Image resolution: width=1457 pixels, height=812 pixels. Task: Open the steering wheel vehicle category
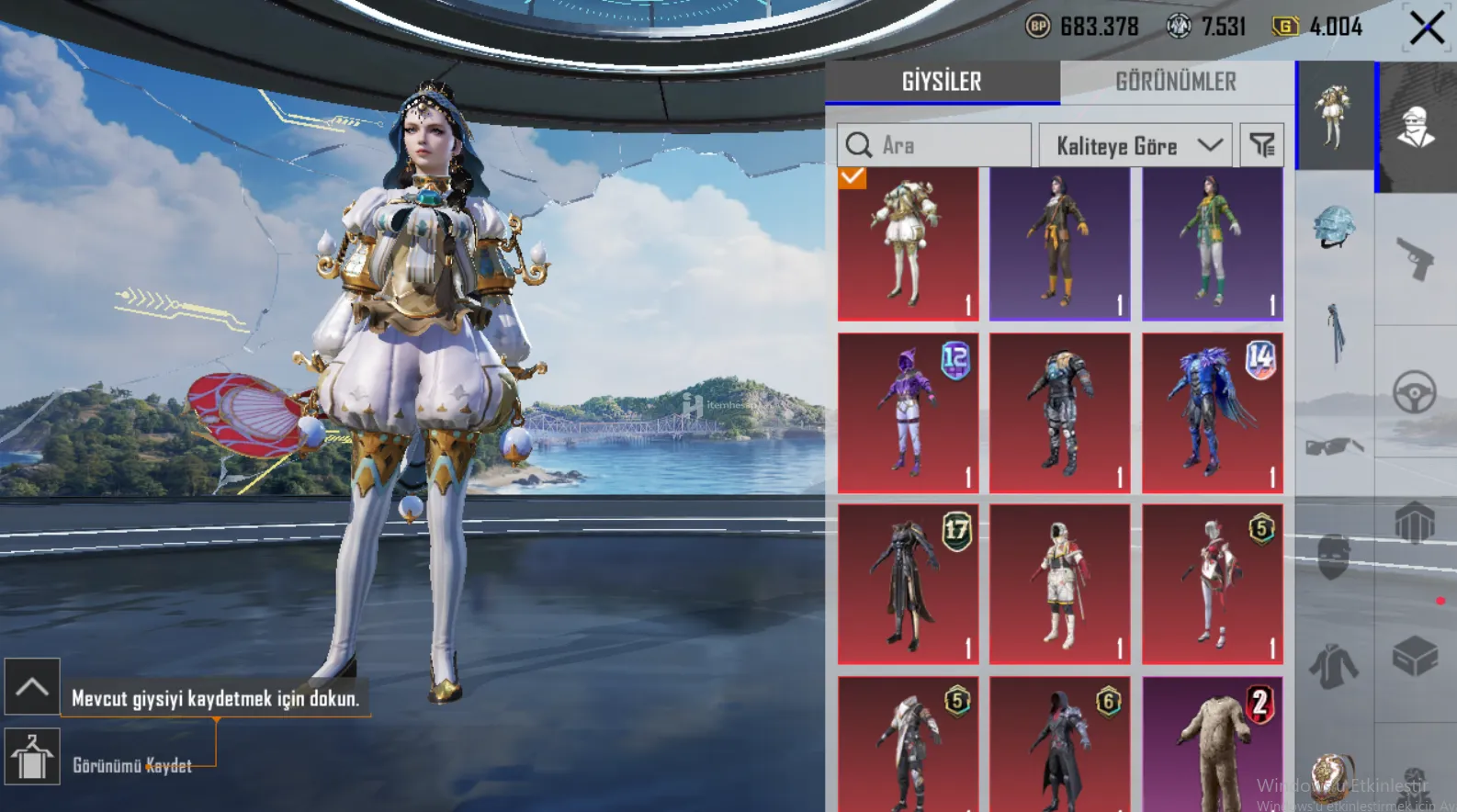click(1415, 392)
